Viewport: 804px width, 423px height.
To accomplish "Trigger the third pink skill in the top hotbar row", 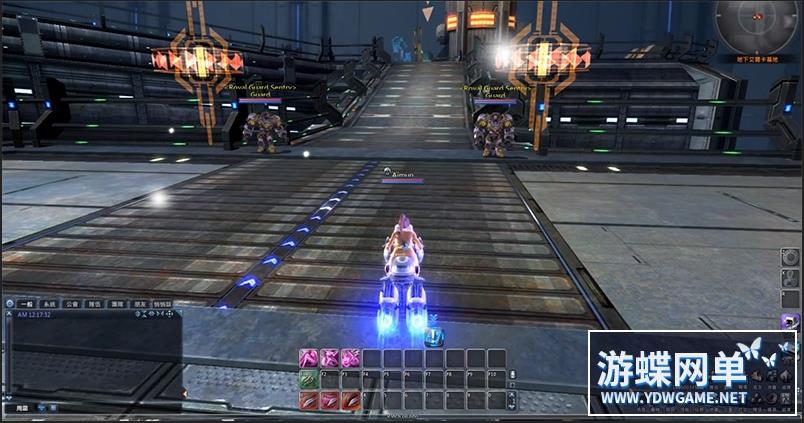I will [350, 359].
